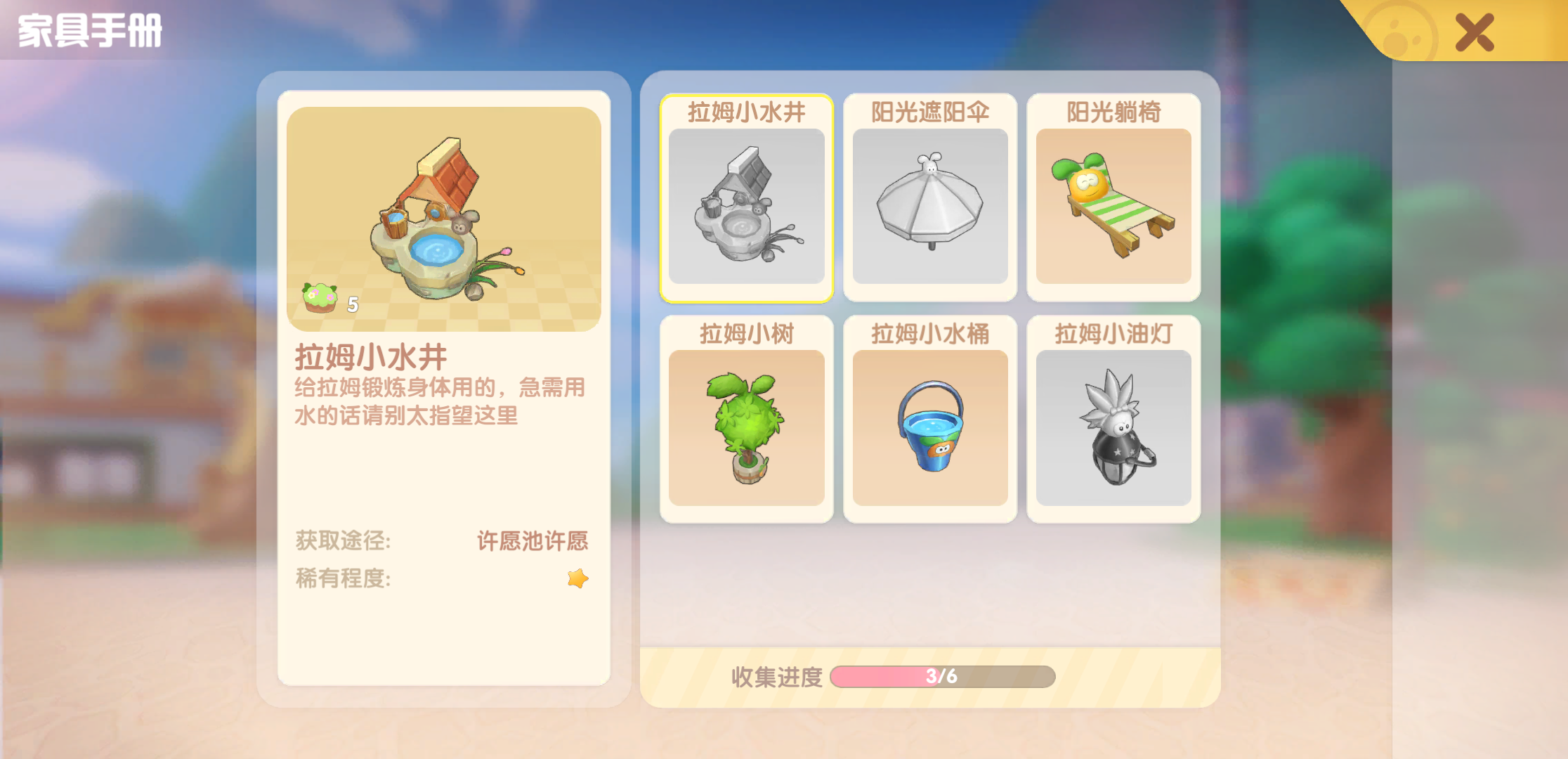This screenshot has height=759, width=1568.
Task: Open the 许愿池许愿 acquisition source
Action: coord(533,542)
